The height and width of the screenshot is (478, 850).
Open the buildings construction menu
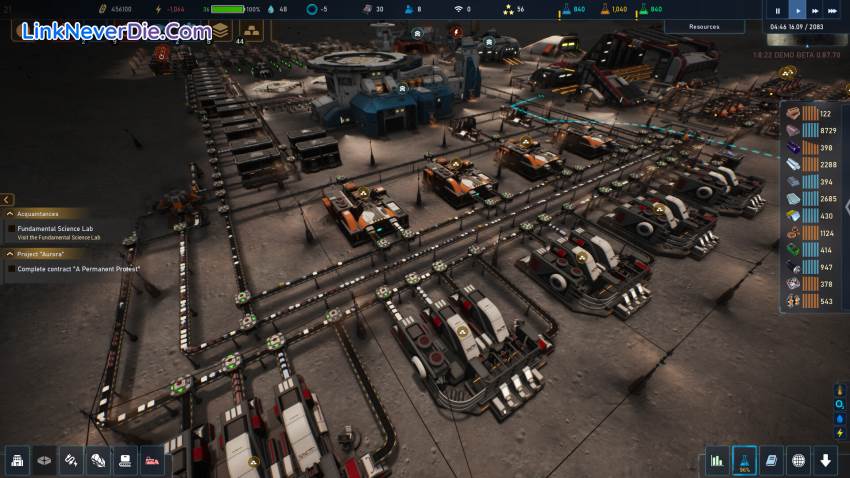[x=18, y=460]
